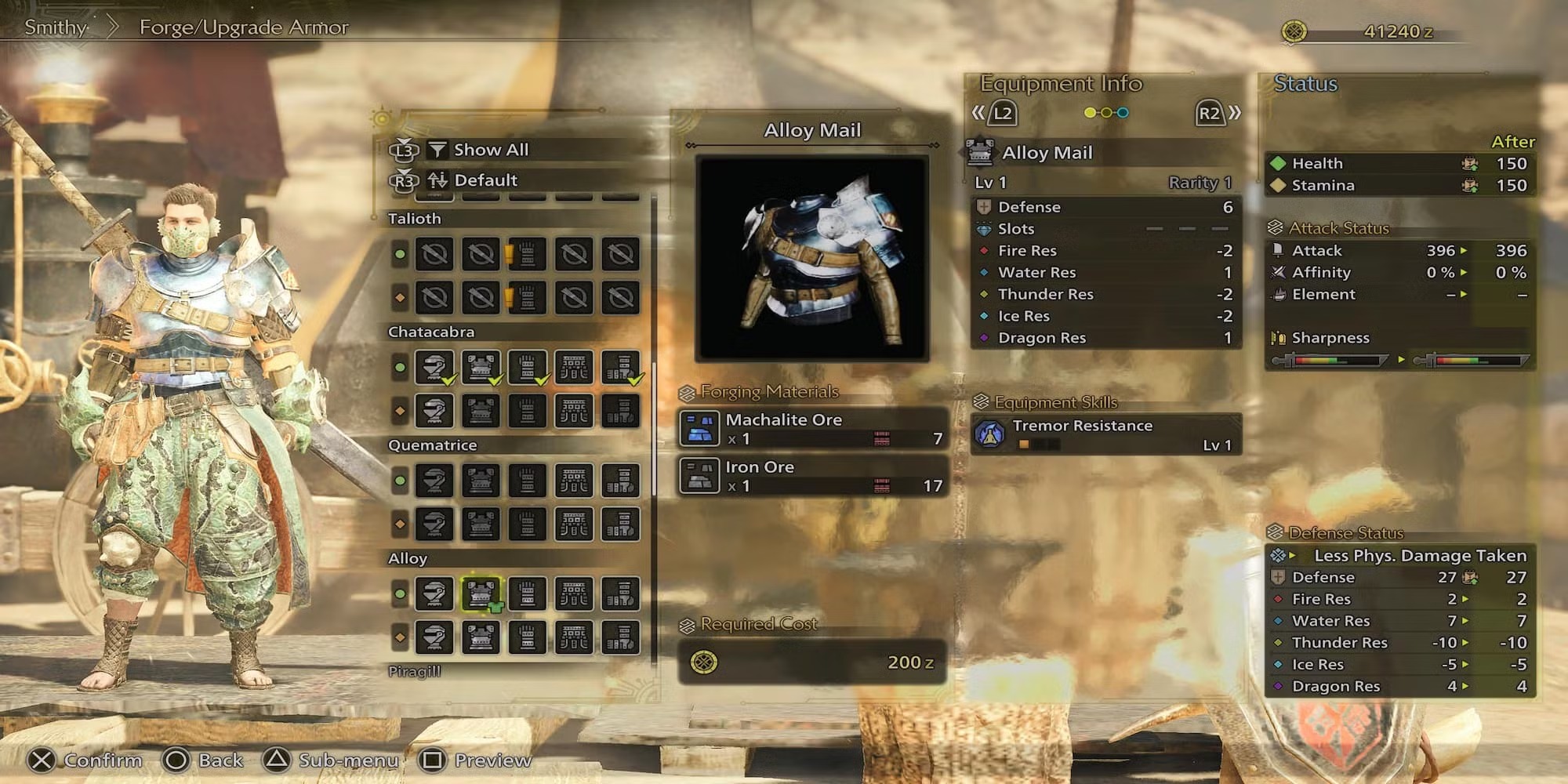
Task: Select Alloy coil in the green-circle row
Action: click(574, 594)
